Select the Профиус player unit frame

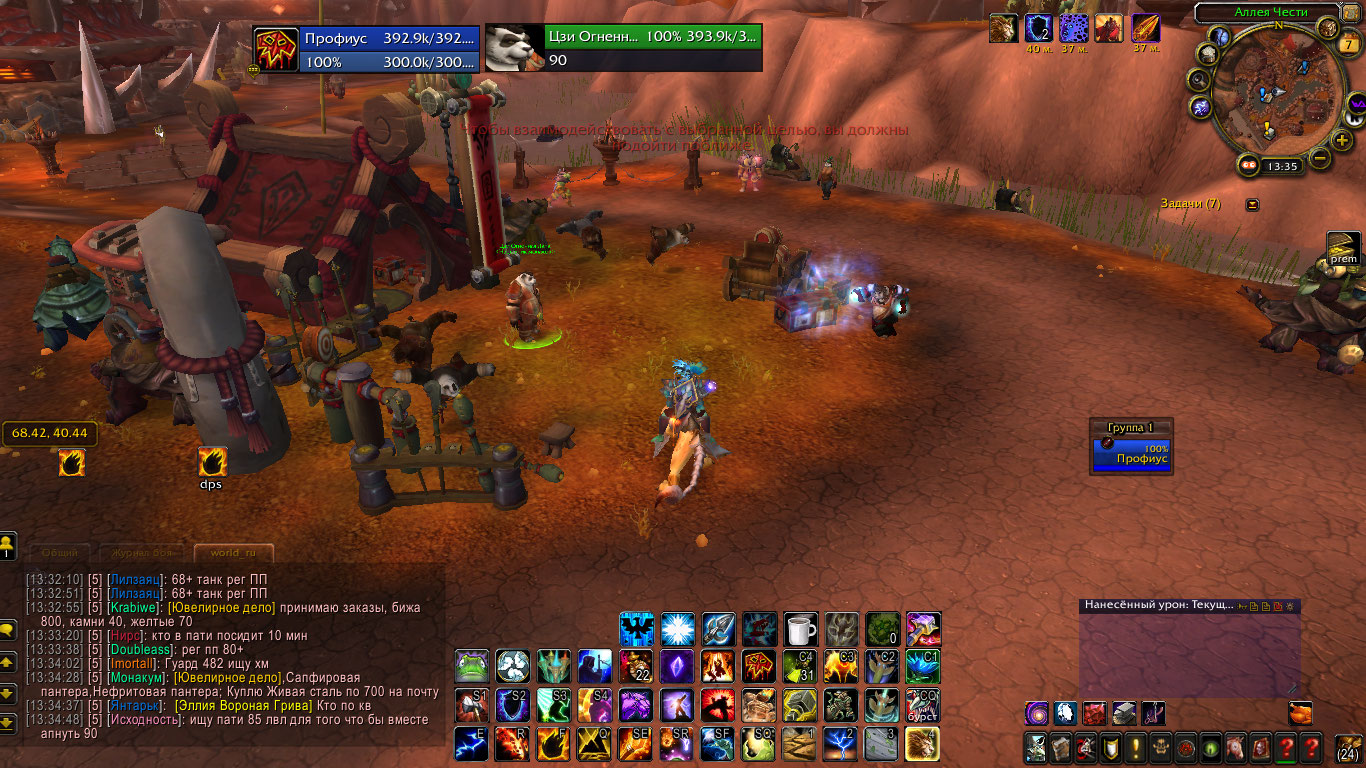pyautogui.click(x=366, y=49)
